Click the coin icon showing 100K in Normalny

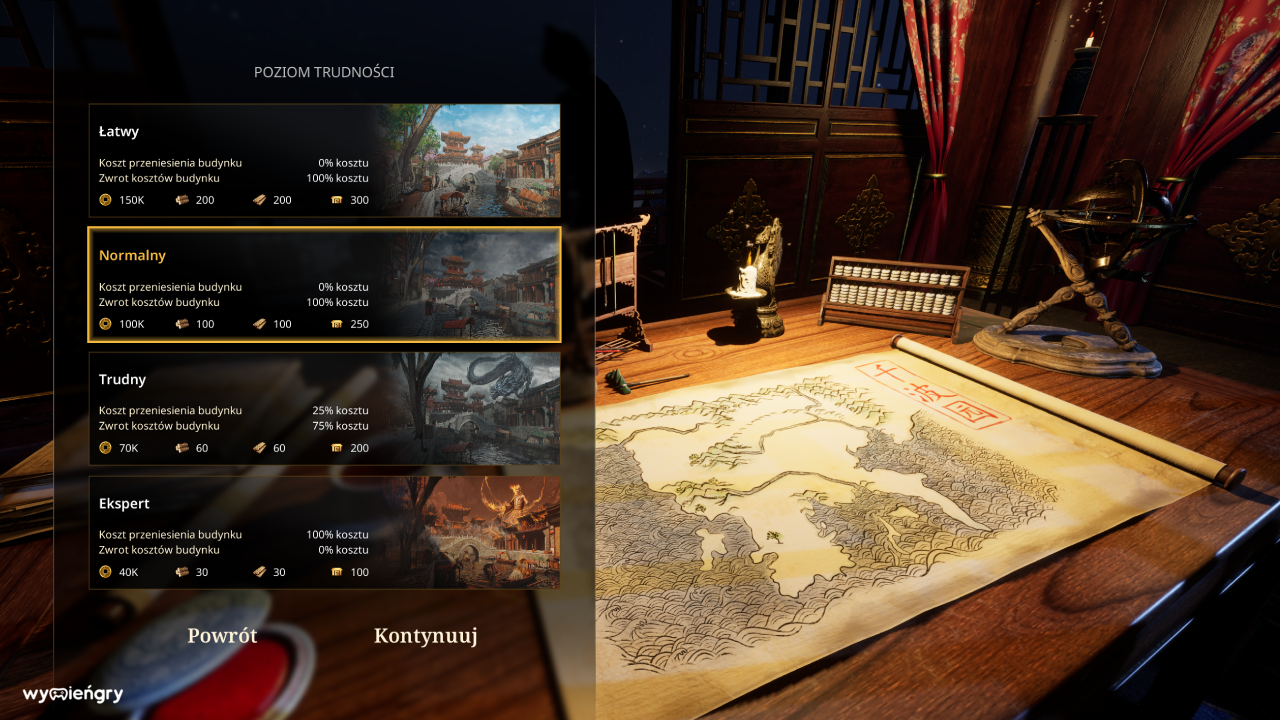click(105, 324)
